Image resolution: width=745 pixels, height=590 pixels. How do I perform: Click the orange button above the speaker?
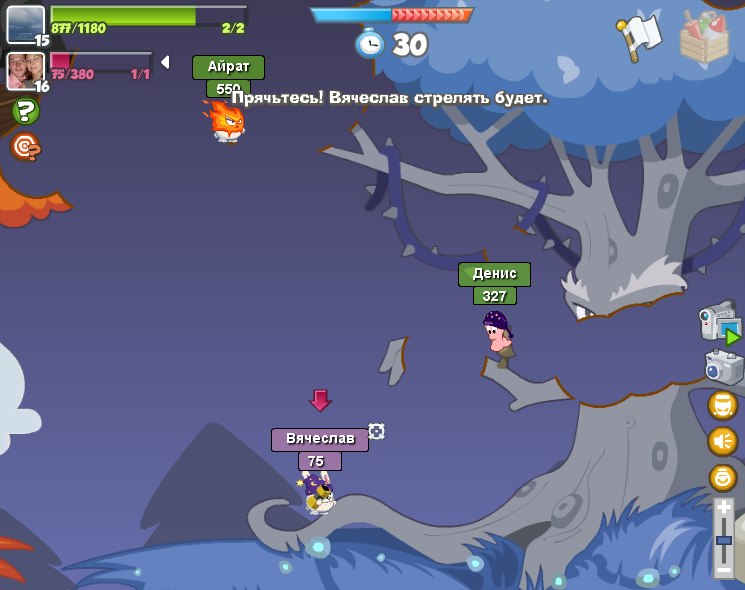722,405
